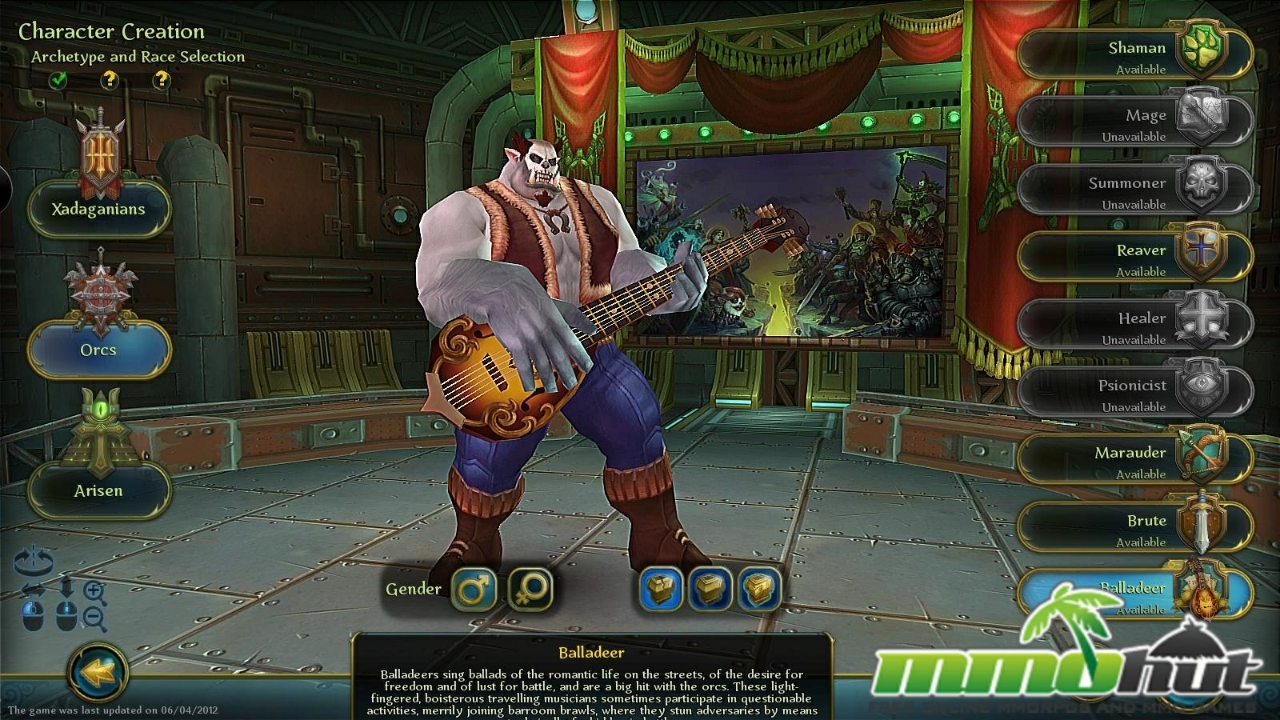Click the zoom-in magnifier icon
This screenshot has height=720, width=1280.
93,589
